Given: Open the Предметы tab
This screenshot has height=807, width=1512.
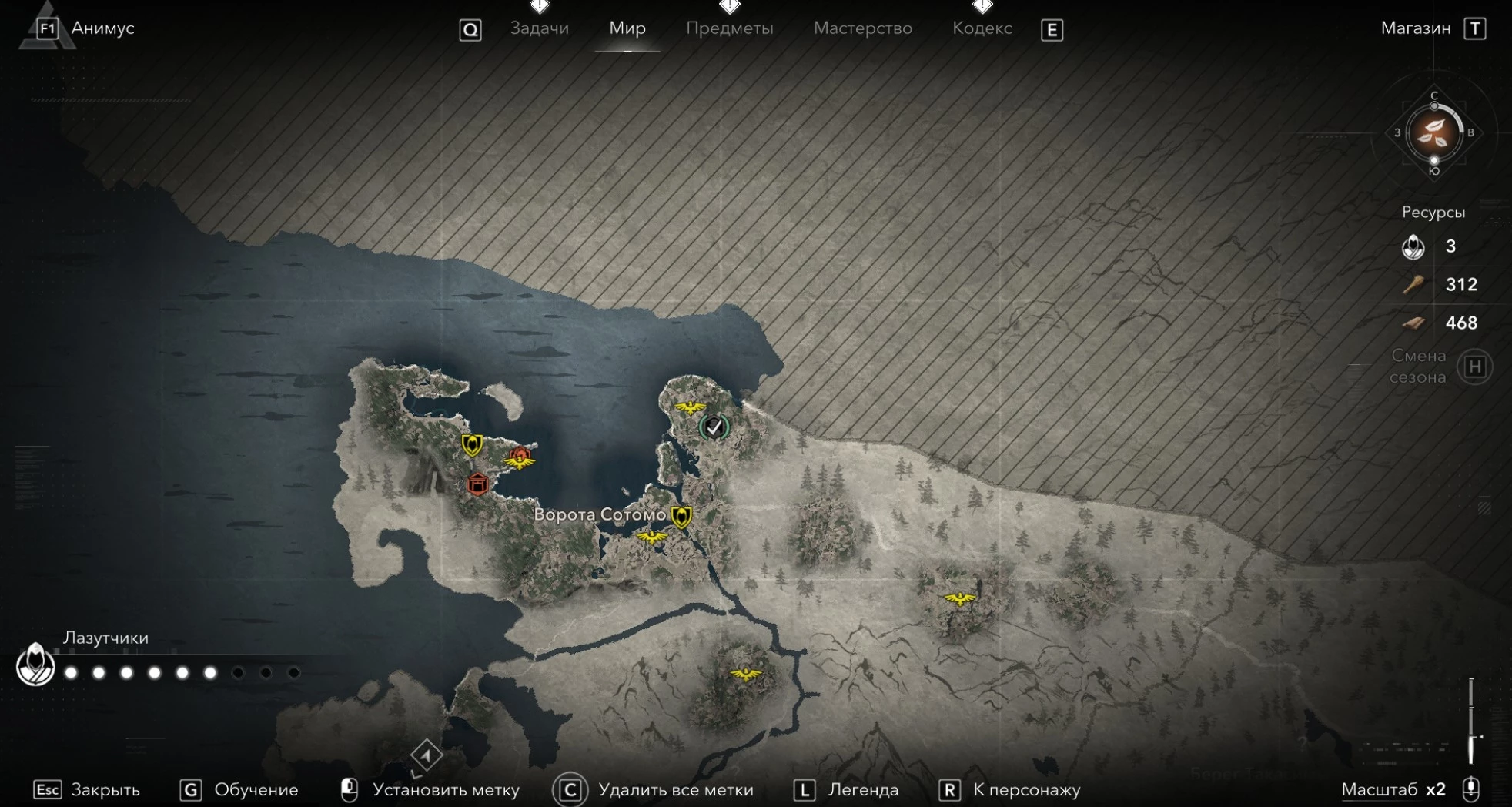Looking at the screenshot, I should pyautogui.click(x=729, y=28).
